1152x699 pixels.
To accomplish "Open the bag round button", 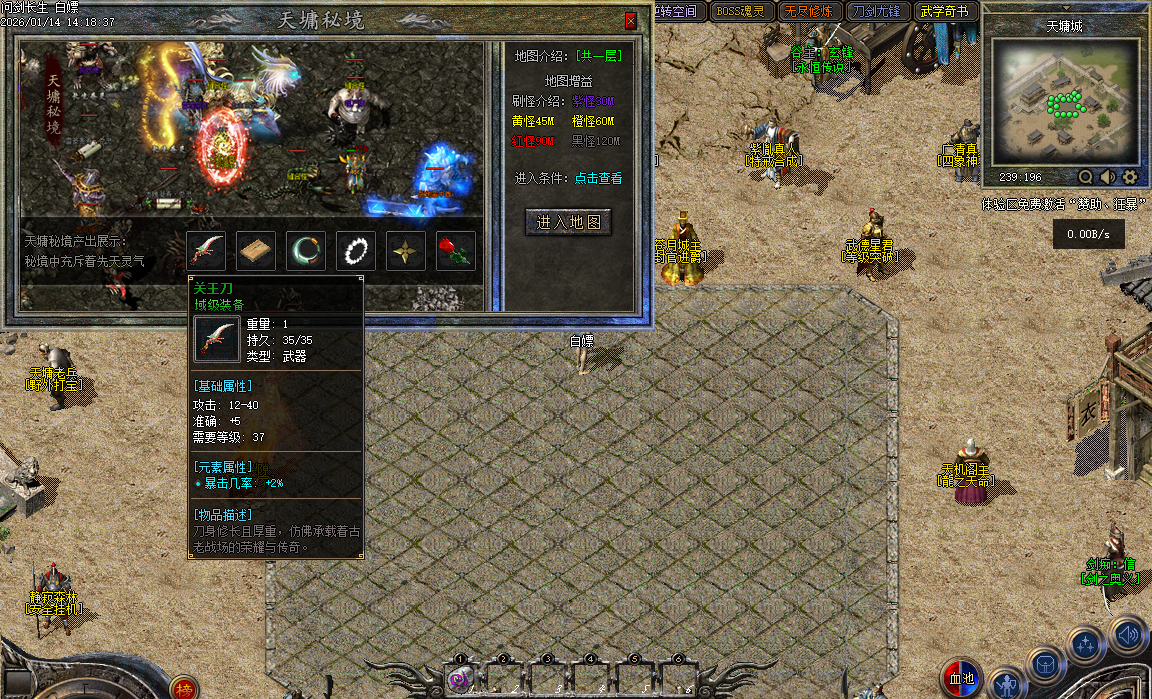I will (1045, 665).
